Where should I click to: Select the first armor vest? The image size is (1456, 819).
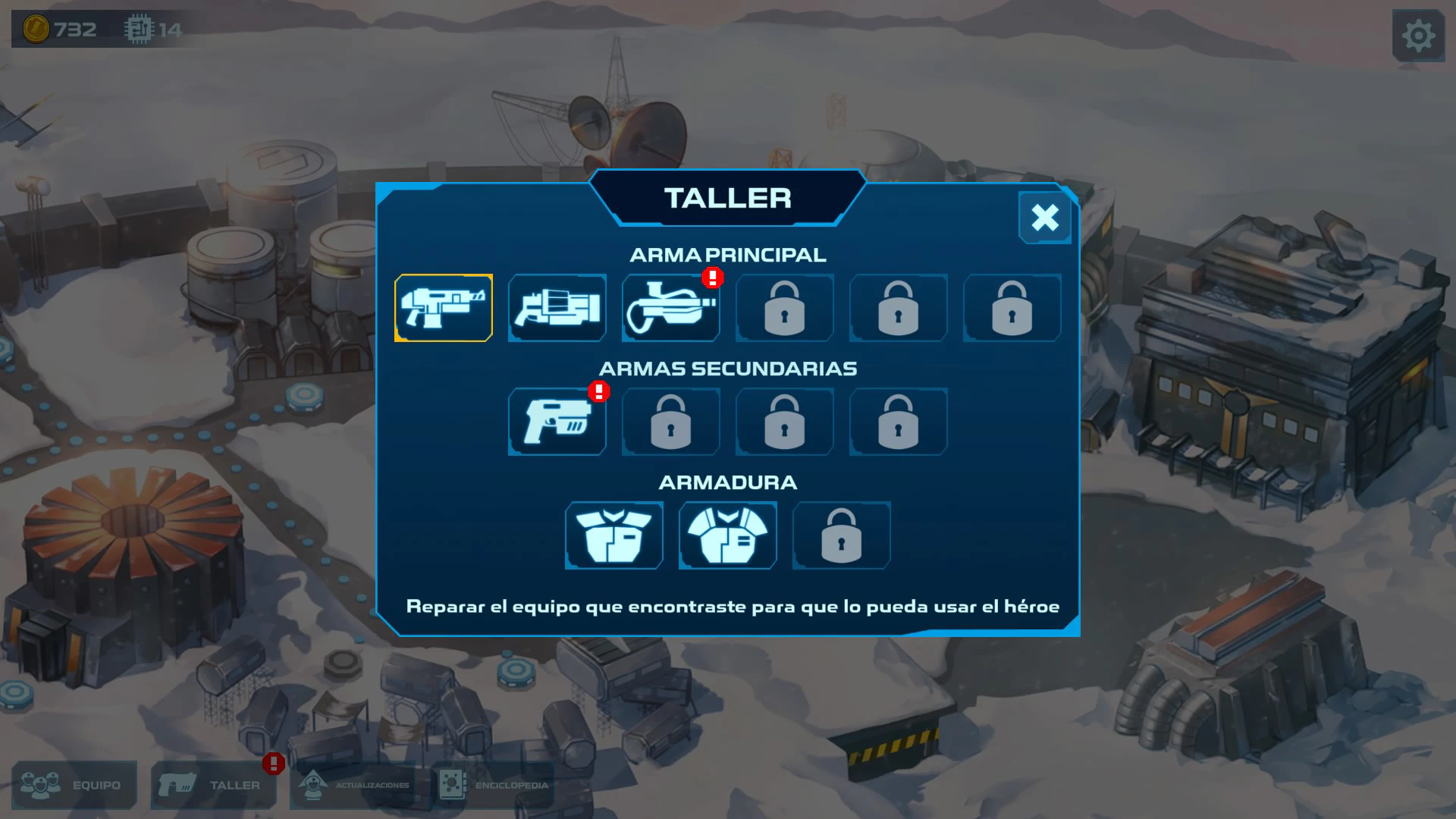(x=614, y=535)
